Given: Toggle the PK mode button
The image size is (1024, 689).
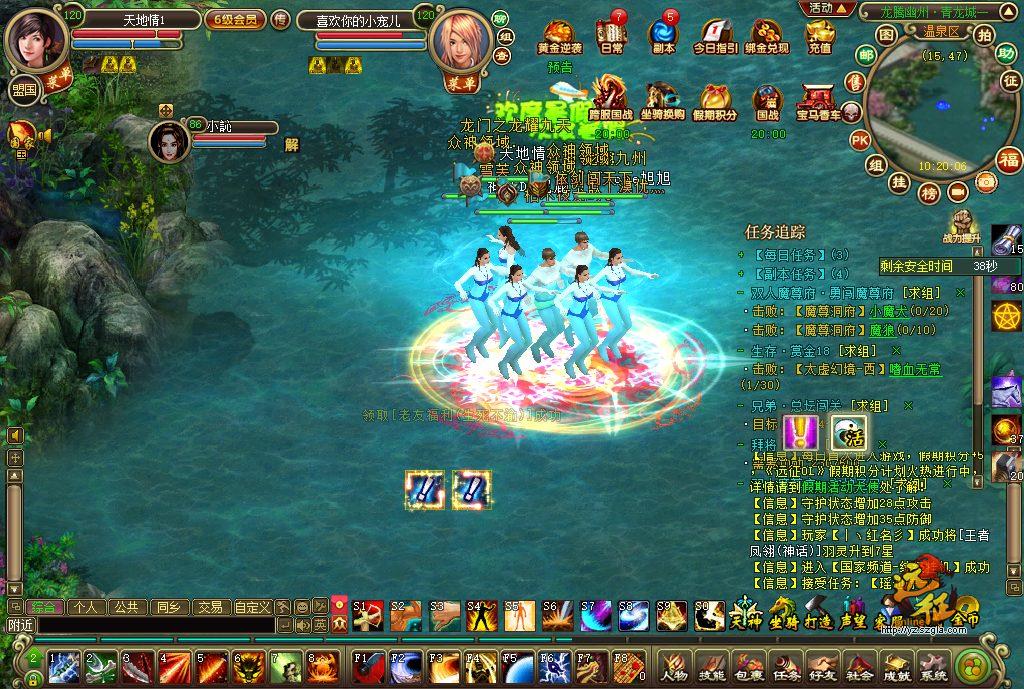Looking at the screenshot, I should pos(860,140).
